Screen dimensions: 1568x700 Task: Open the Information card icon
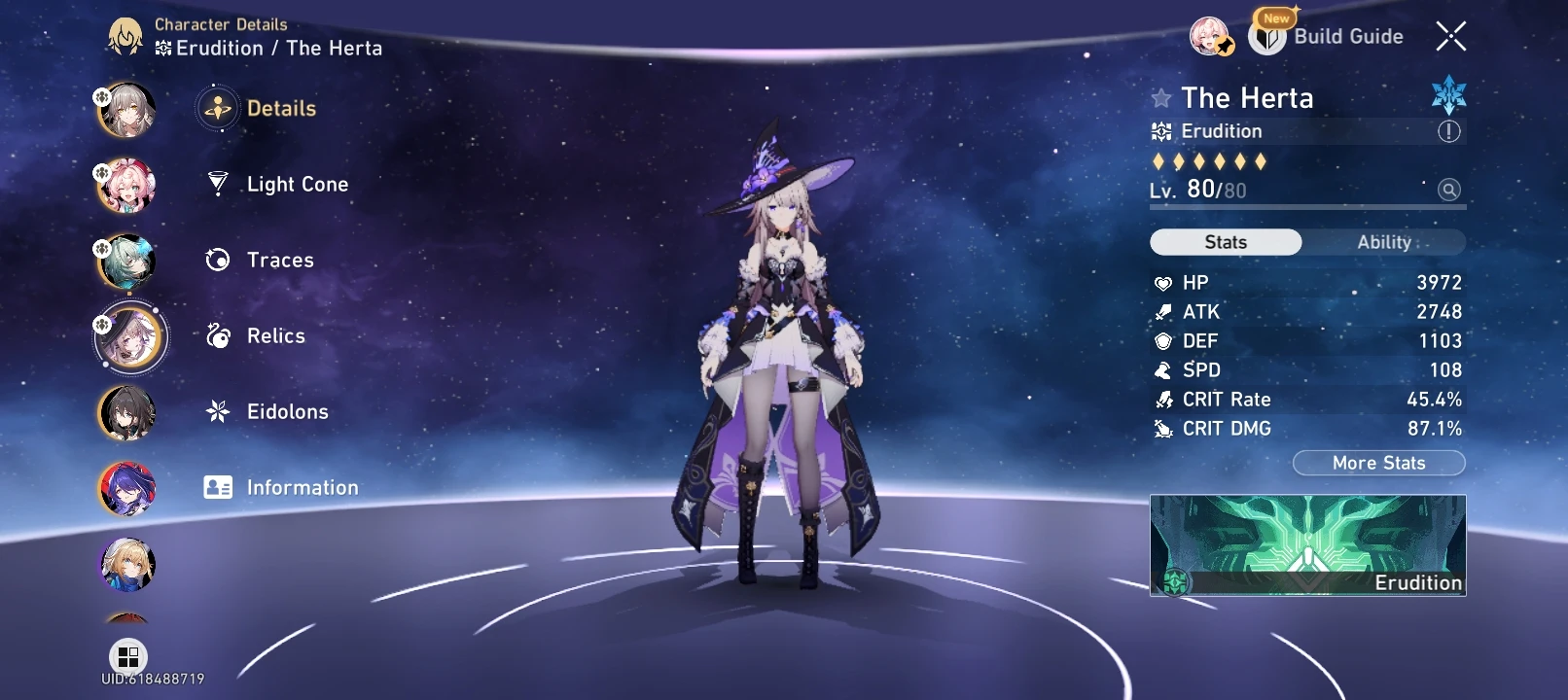pos(218,487)
